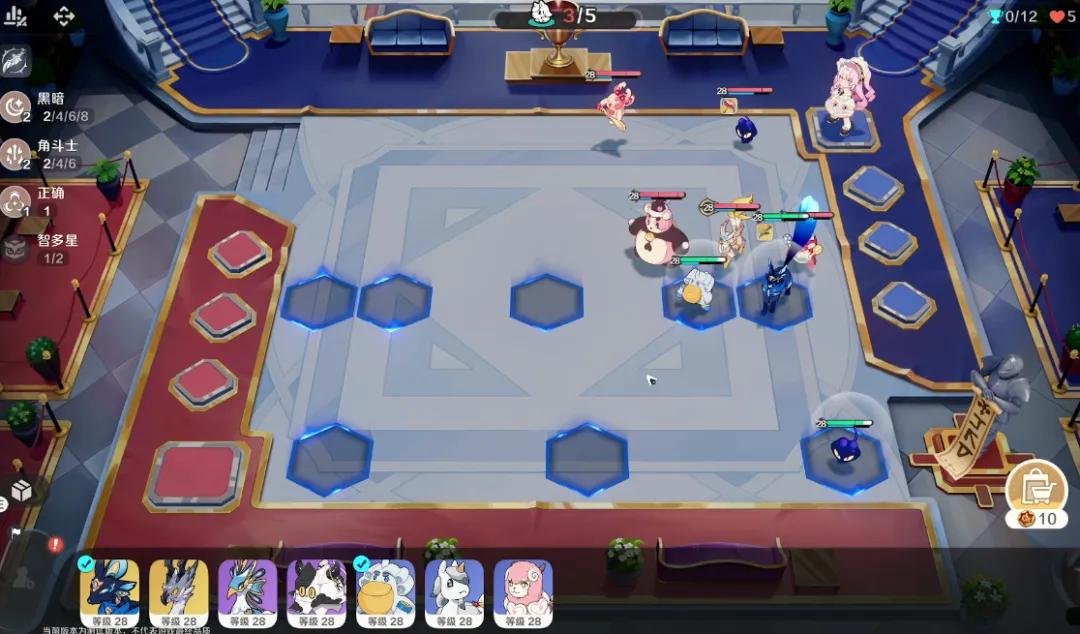
Task: Choose the crested bird unit card
Action: point(247,592)
